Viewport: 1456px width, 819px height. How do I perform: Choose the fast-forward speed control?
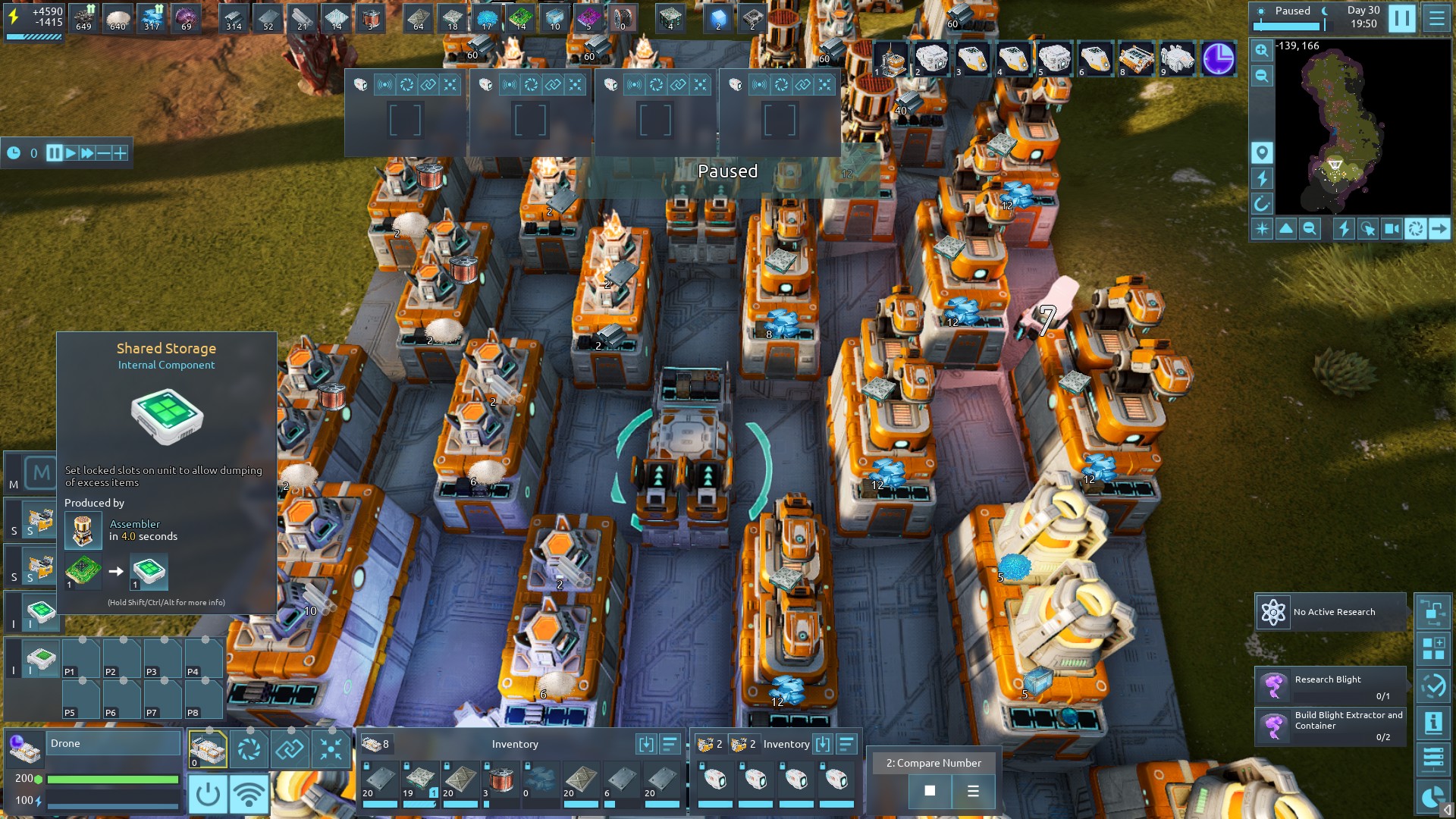point(87,153)
